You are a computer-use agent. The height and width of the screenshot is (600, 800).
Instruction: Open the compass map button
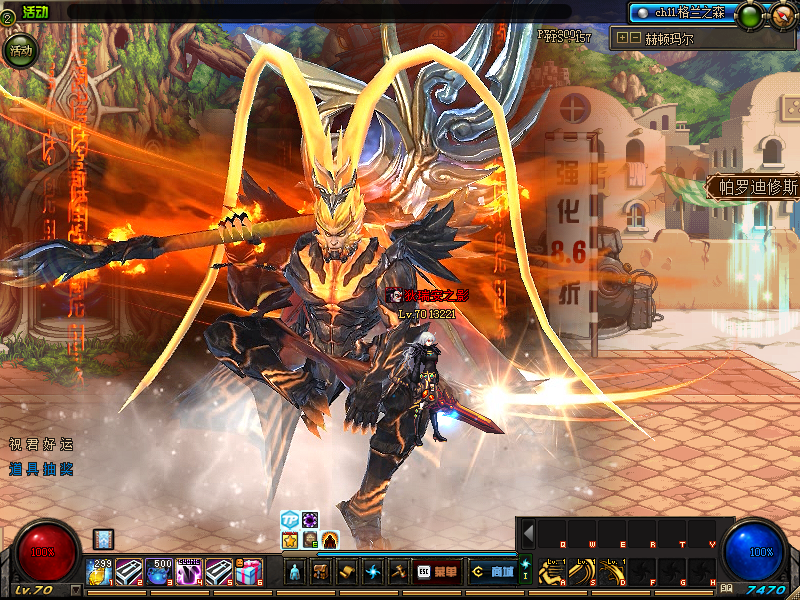point(781,15)
